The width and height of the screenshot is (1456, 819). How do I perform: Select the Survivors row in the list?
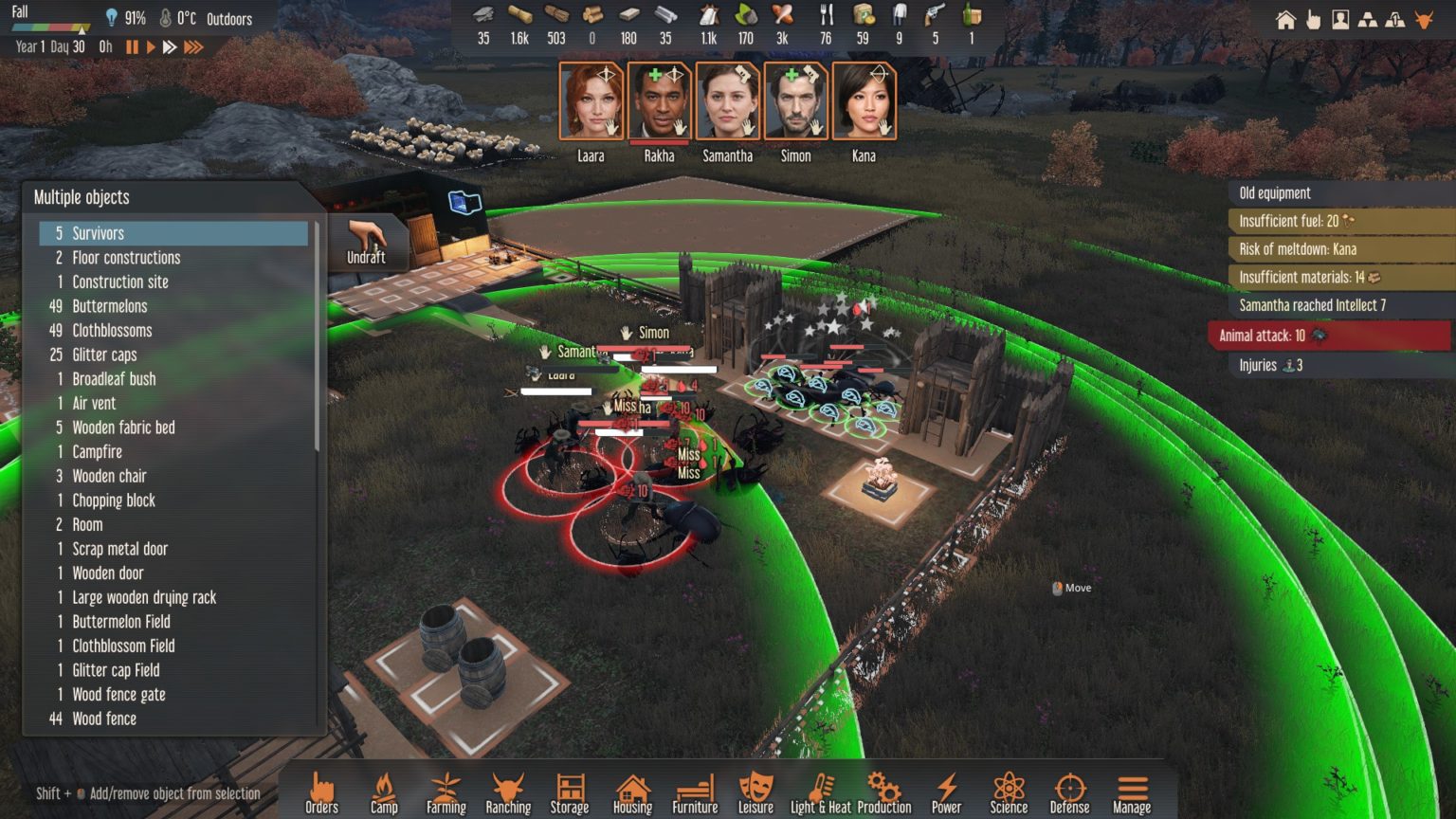tap(173, 233)
